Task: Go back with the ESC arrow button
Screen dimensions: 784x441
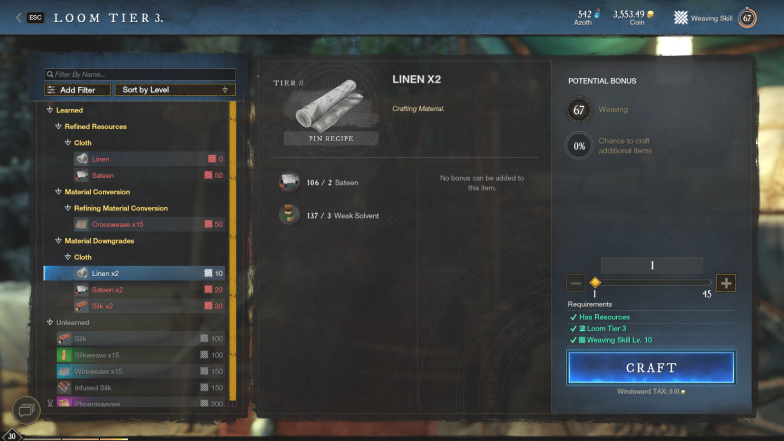Action: pyautogui.click(x=19, y=17)
